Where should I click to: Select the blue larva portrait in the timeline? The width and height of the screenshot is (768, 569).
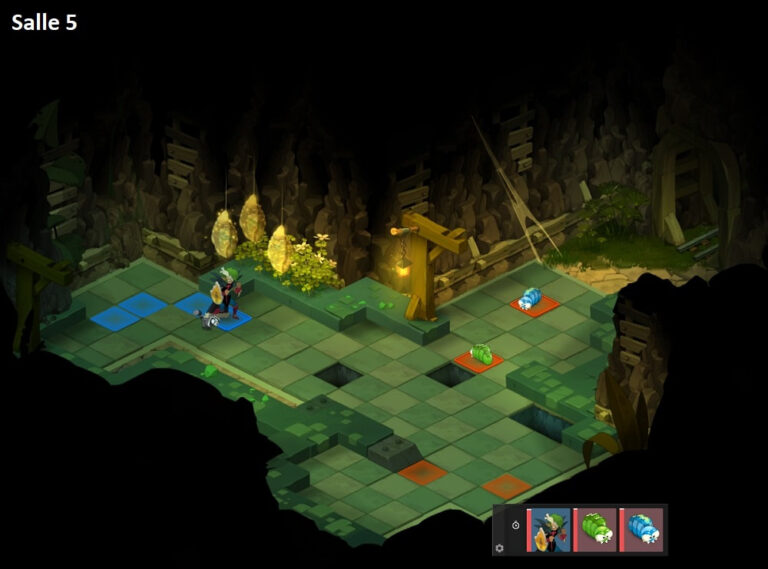(x=642, y=530)
